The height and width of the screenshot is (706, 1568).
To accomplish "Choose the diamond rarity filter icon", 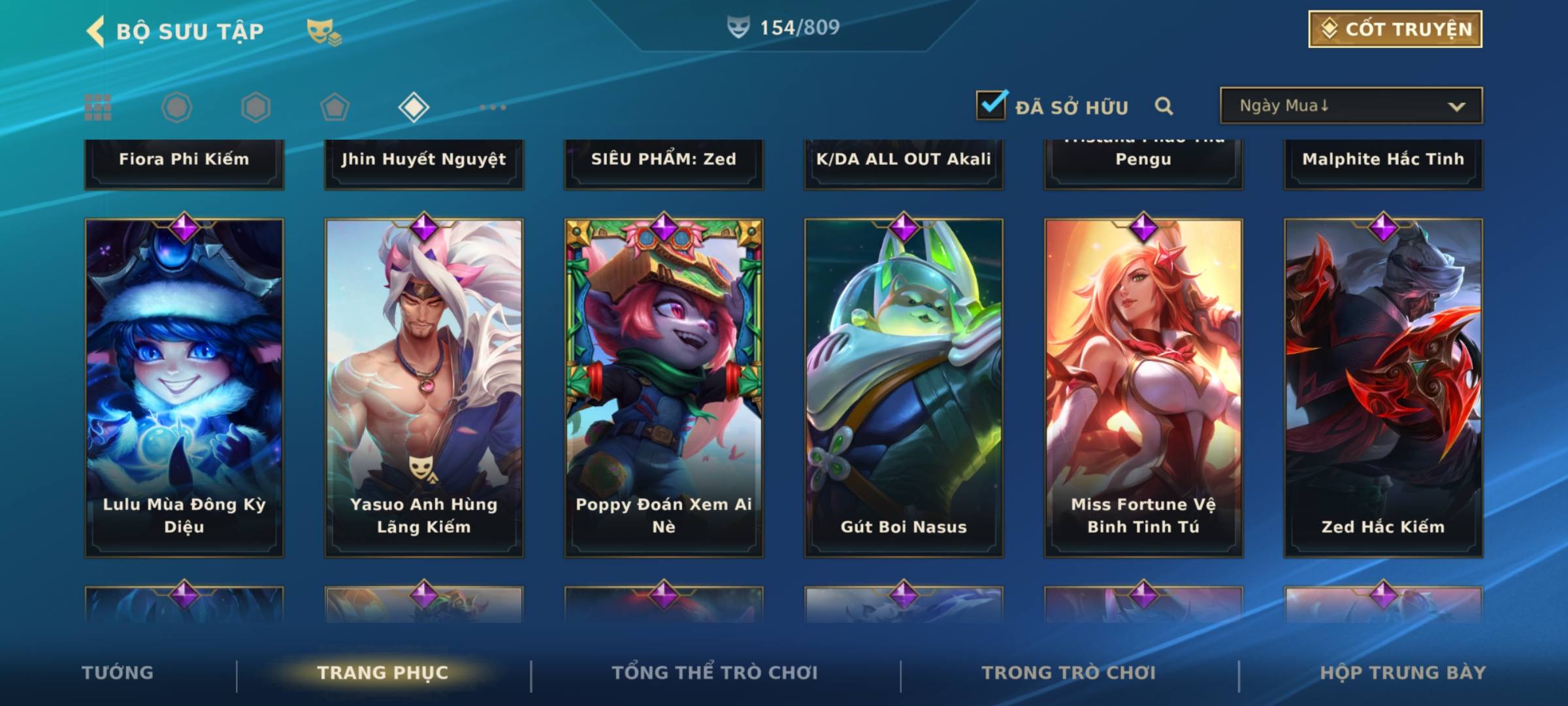I will click(414, 107).
